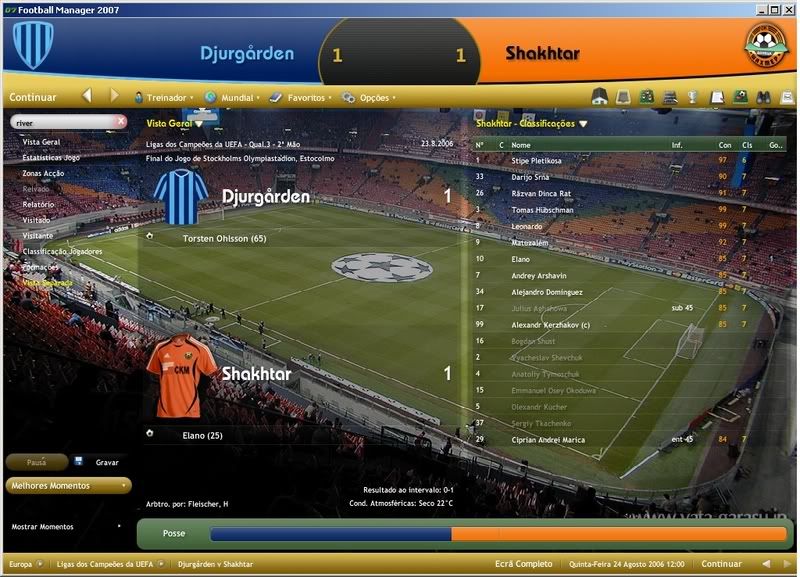The height and width of the screenshot is (577, 800).
Task: Open Zonas Acção from the side menu
Action: tap(44, 173)
